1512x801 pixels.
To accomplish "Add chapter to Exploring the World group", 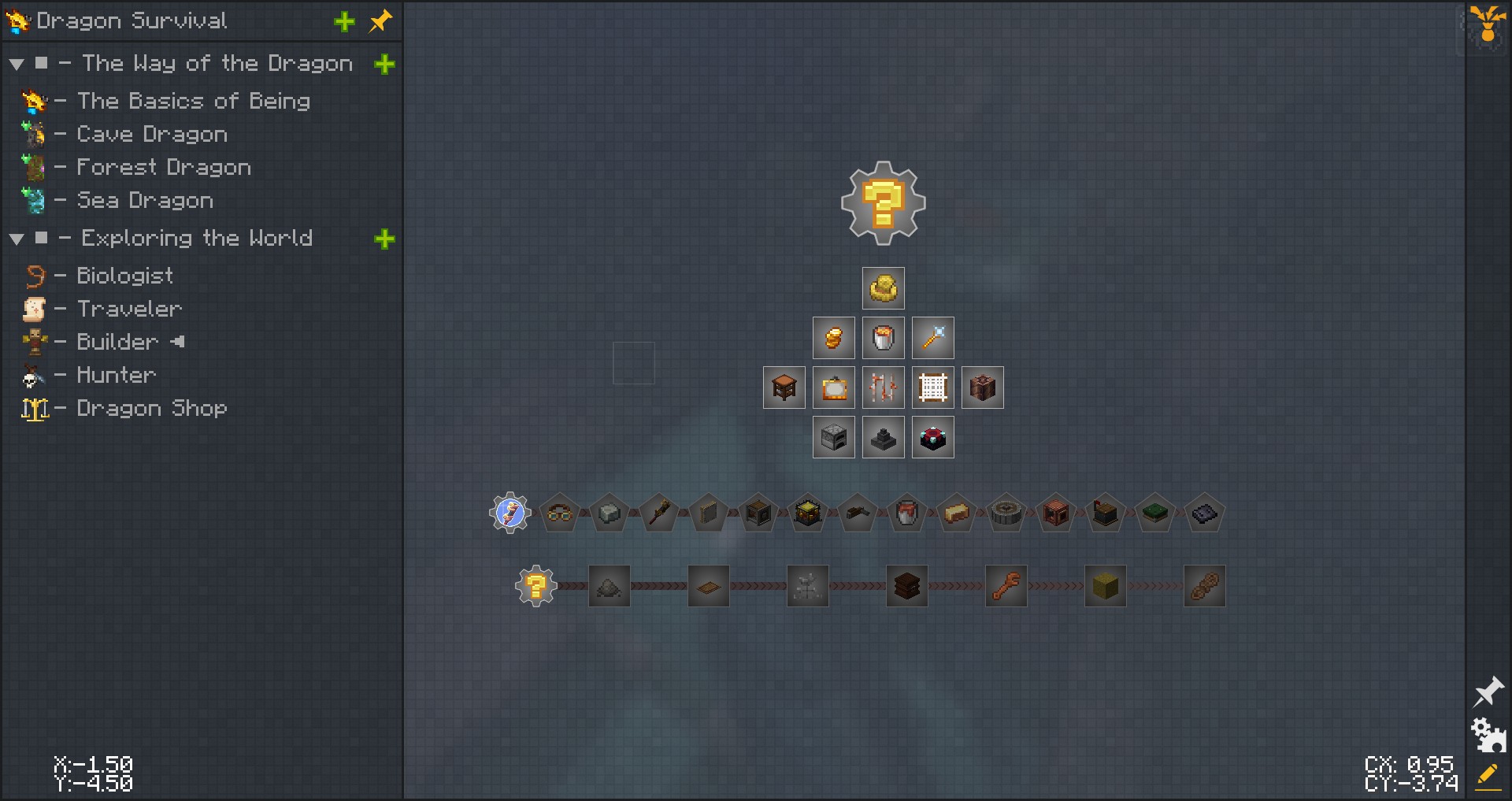I will coord(384,239).
